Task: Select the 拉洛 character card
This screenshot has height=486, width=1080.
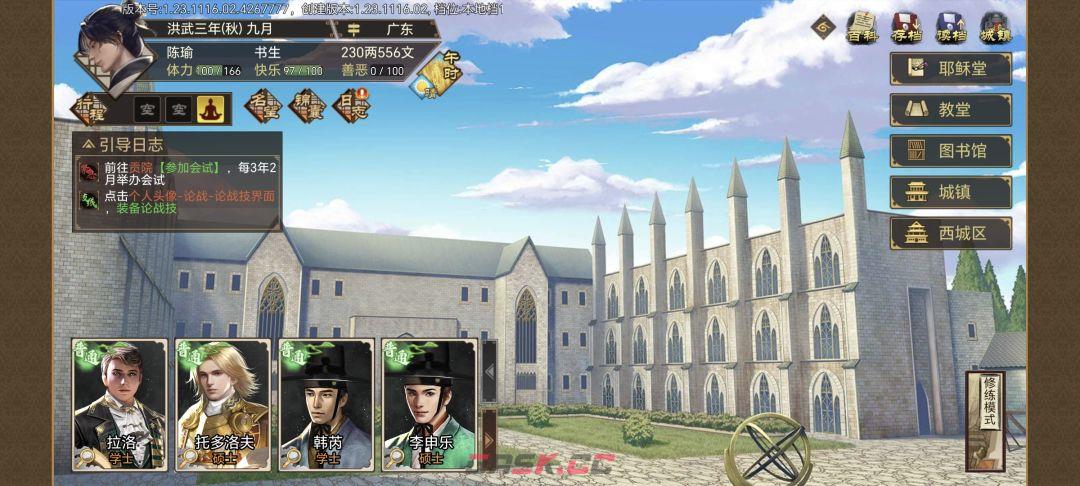Action: click(120, 405)
